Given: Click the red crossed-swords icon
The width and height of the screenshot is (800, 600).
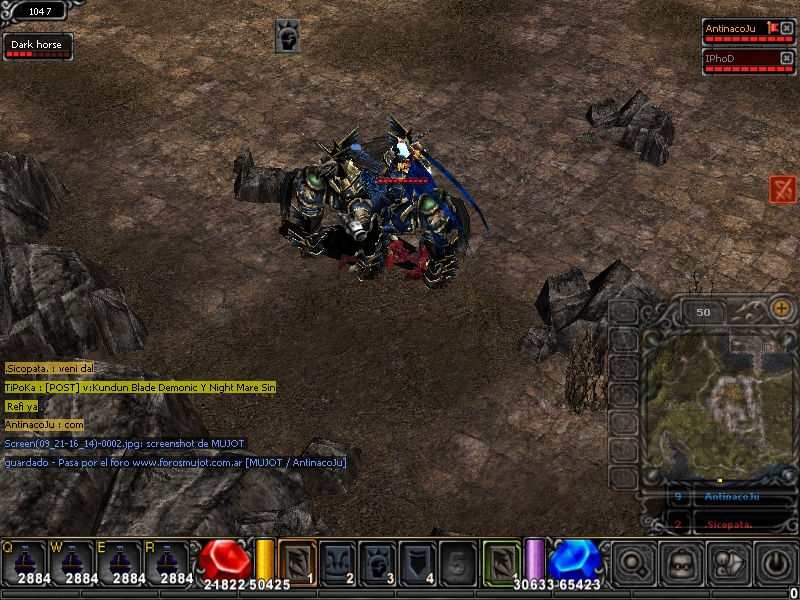Looking at the screenshot, I should click(x=783, y=188).
